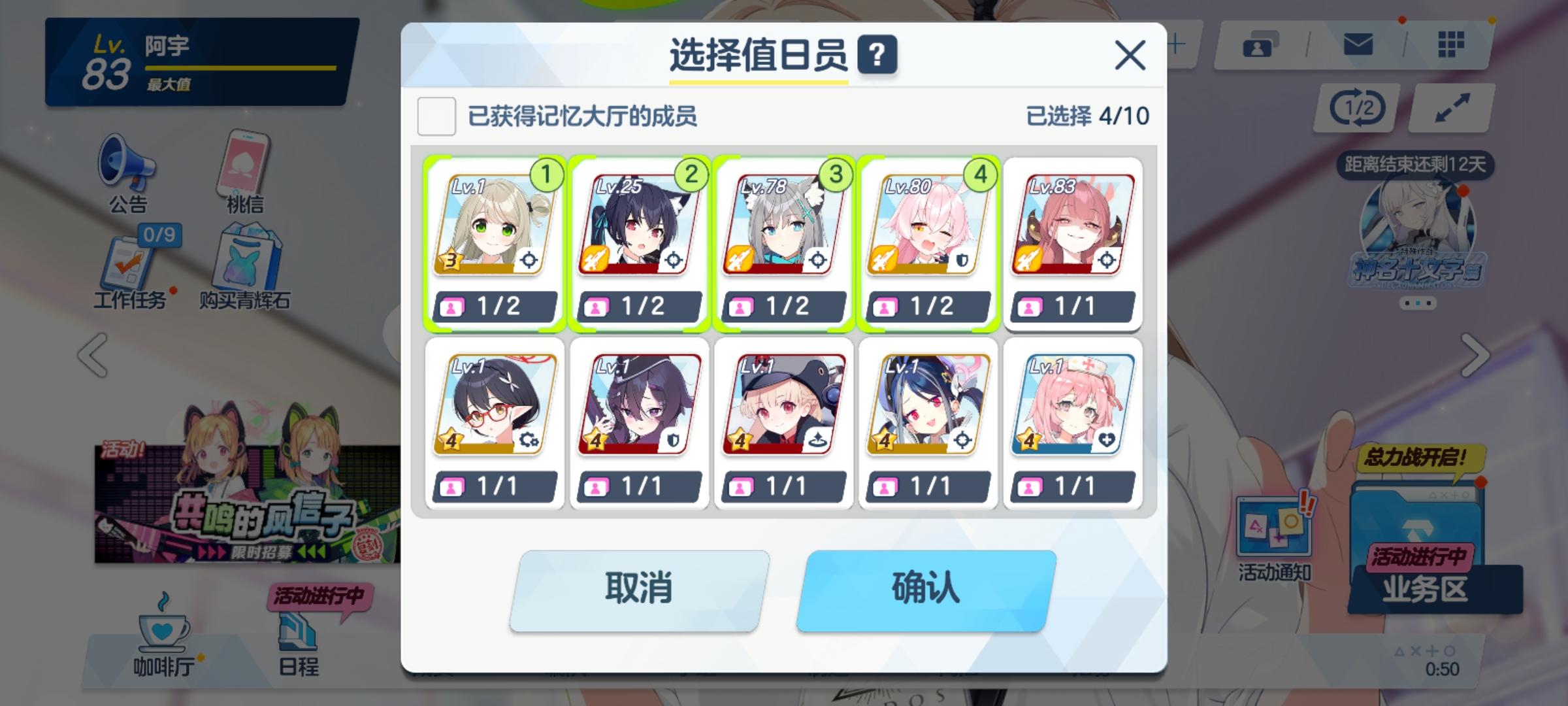
Task: Click the left navigation chevron arrow
Action: [91, 356]
